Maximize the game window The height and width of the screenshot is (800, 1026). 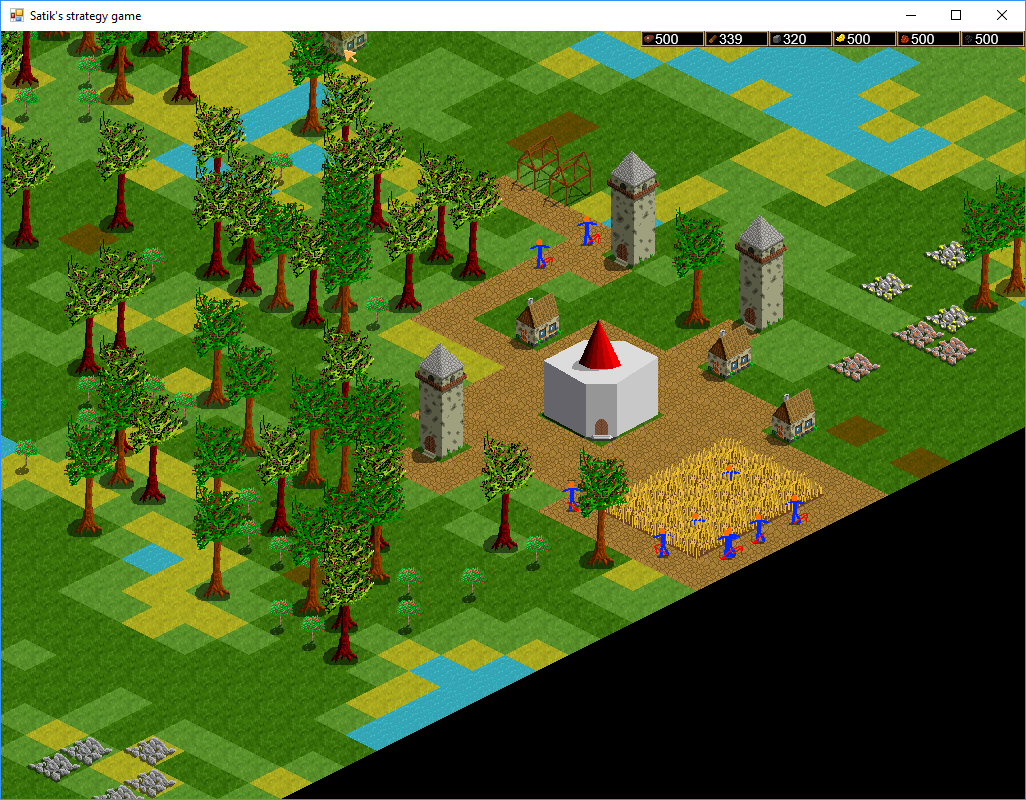(x=956, y=15)
